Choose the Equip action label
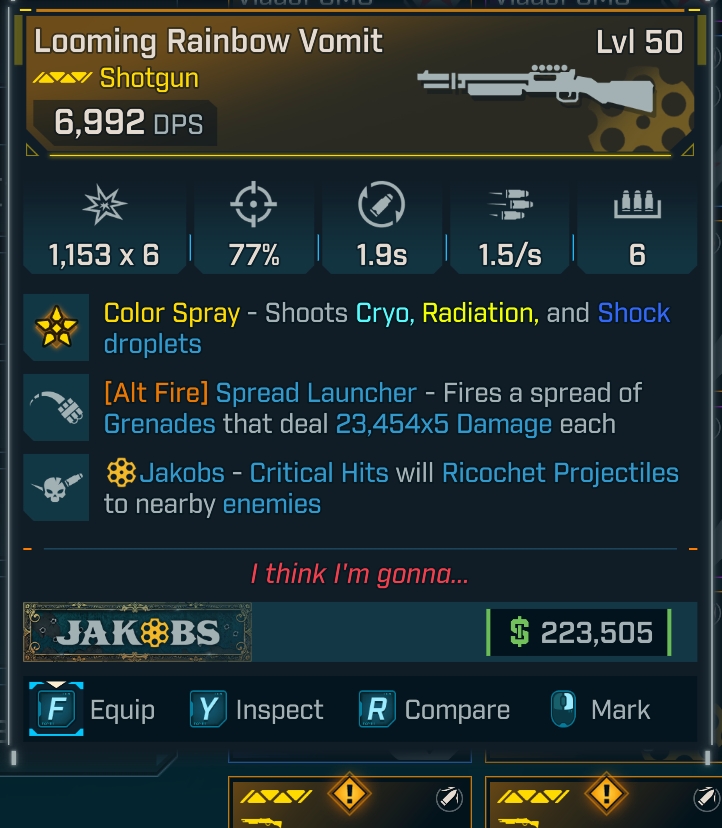The image size is (722, 828). coord(122,710)
